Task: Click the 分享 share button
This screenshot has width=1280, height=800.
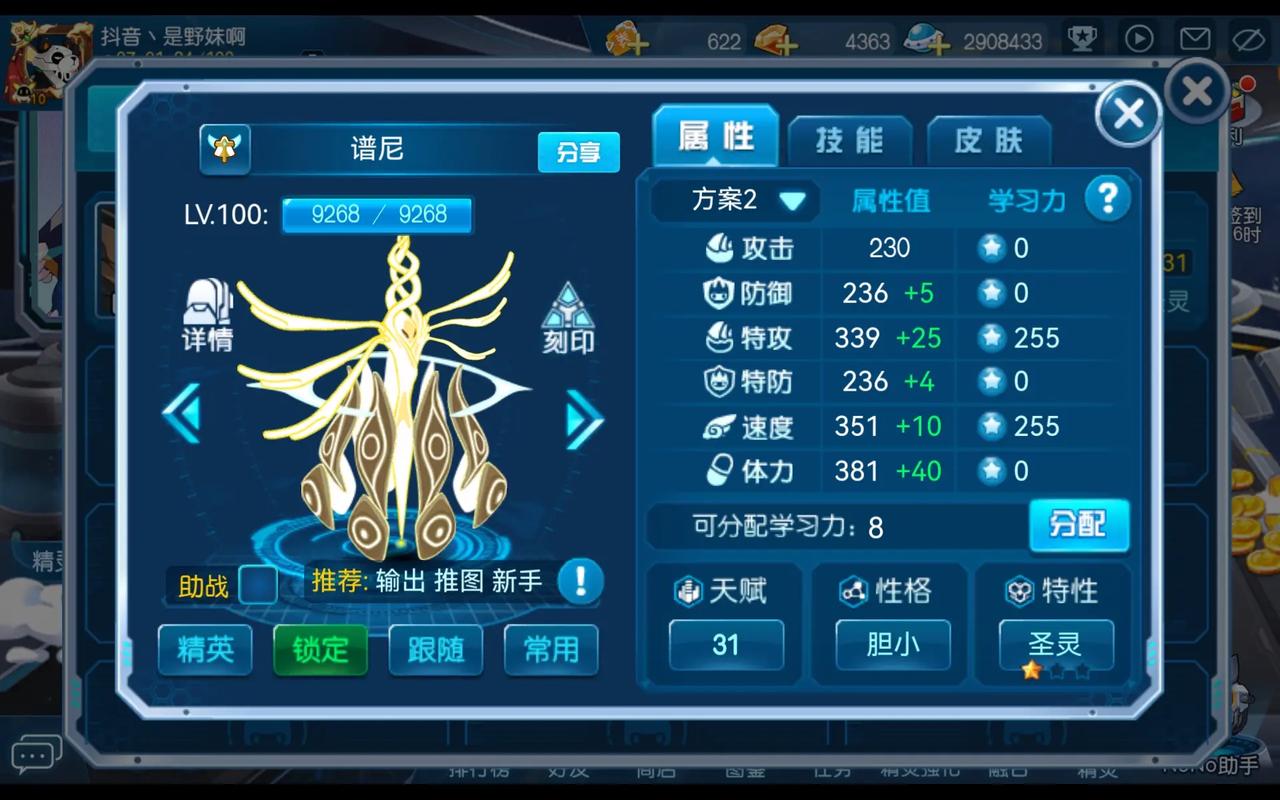Action: click(x=578, y=153)
